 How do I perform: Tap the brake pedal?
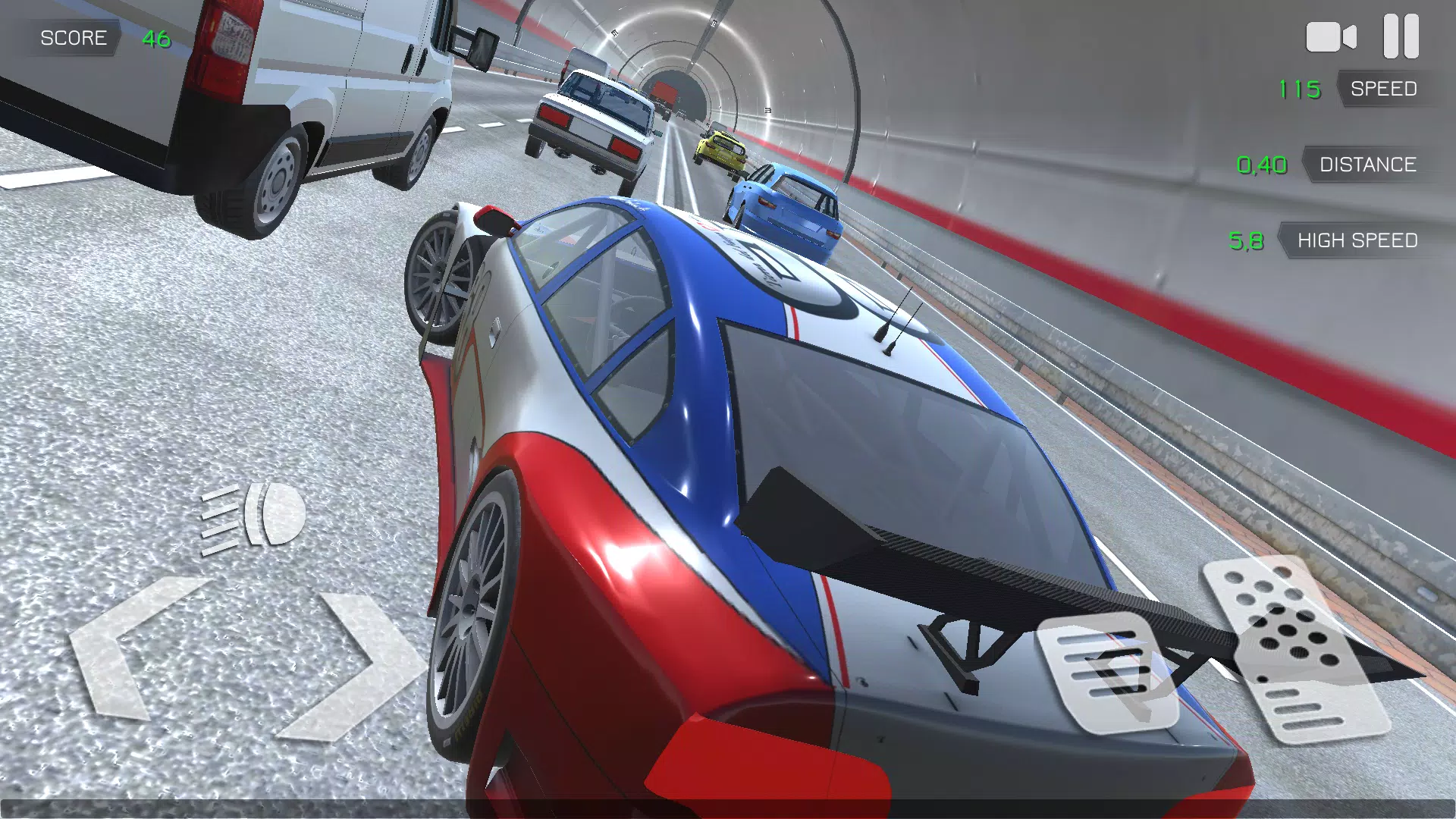click(1108, 671)
